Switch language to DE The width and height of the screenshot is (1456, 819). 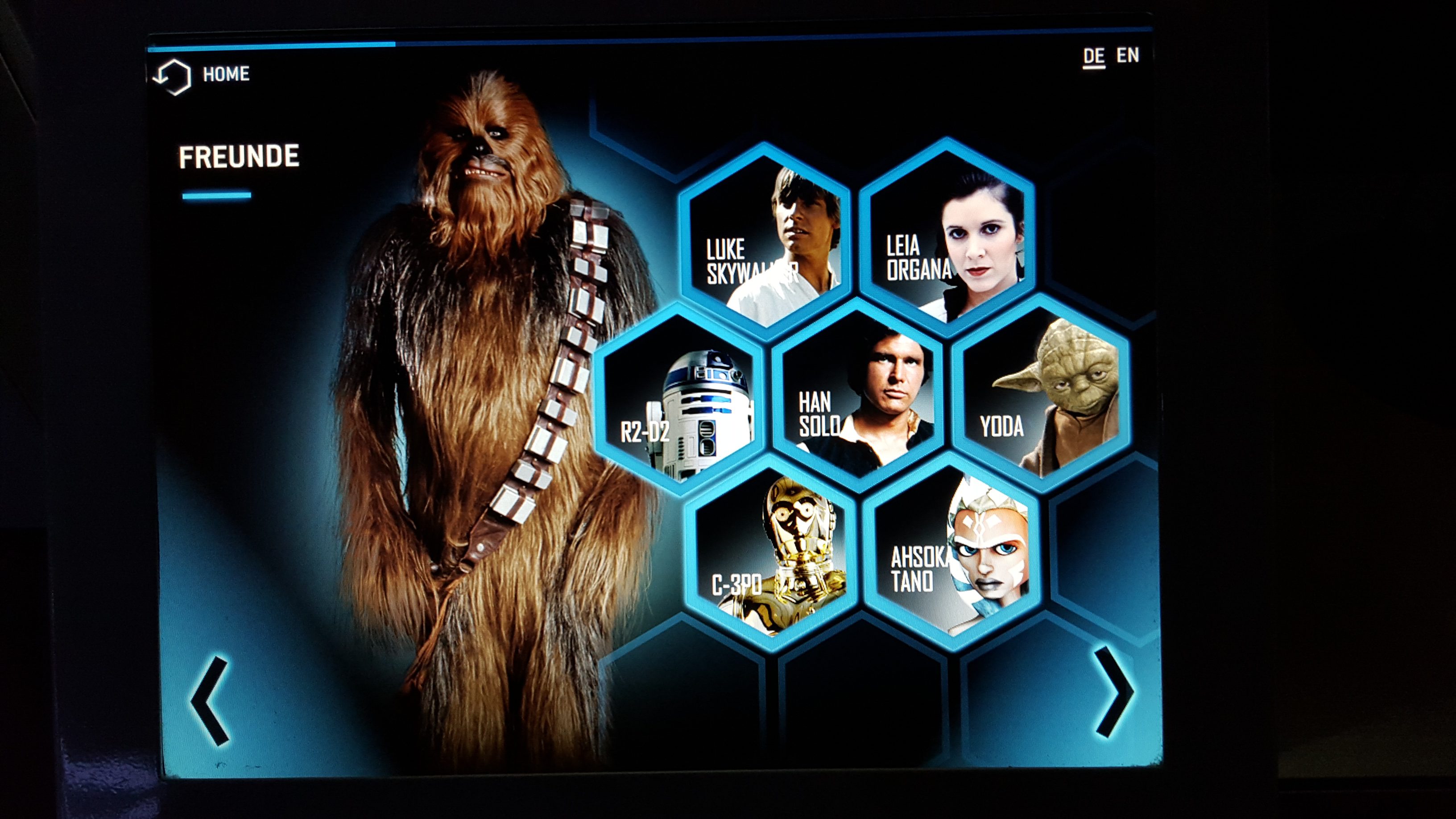(1094, 57)
